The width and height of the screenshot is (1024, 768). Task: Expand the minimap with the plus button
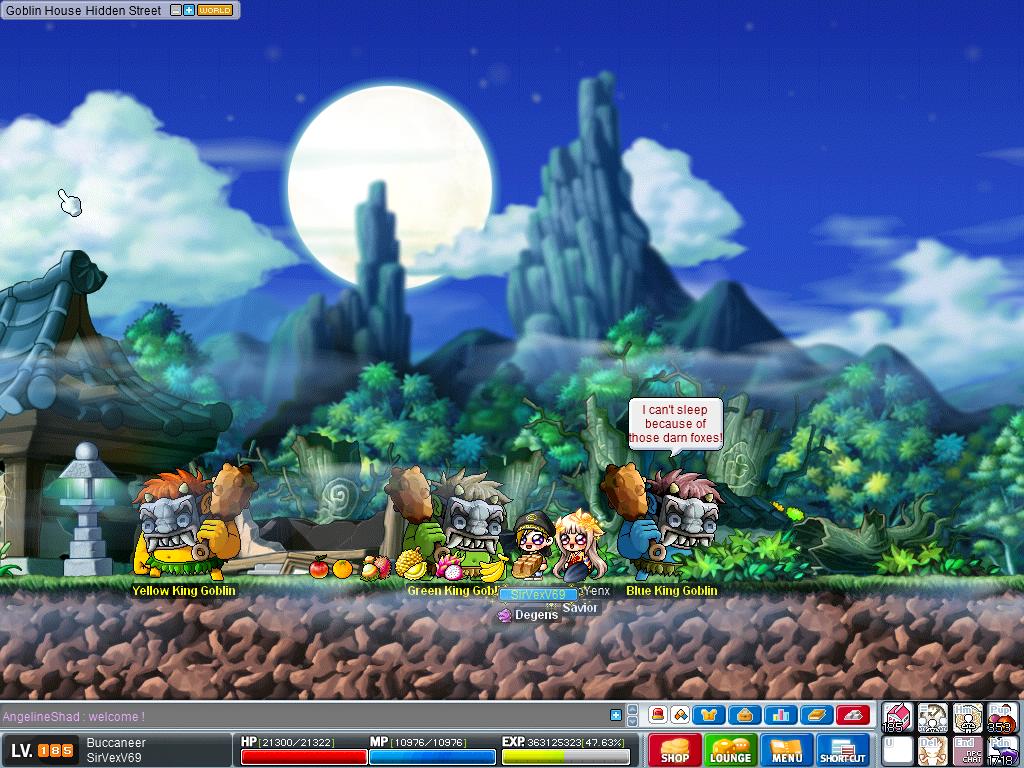[189, 10]
